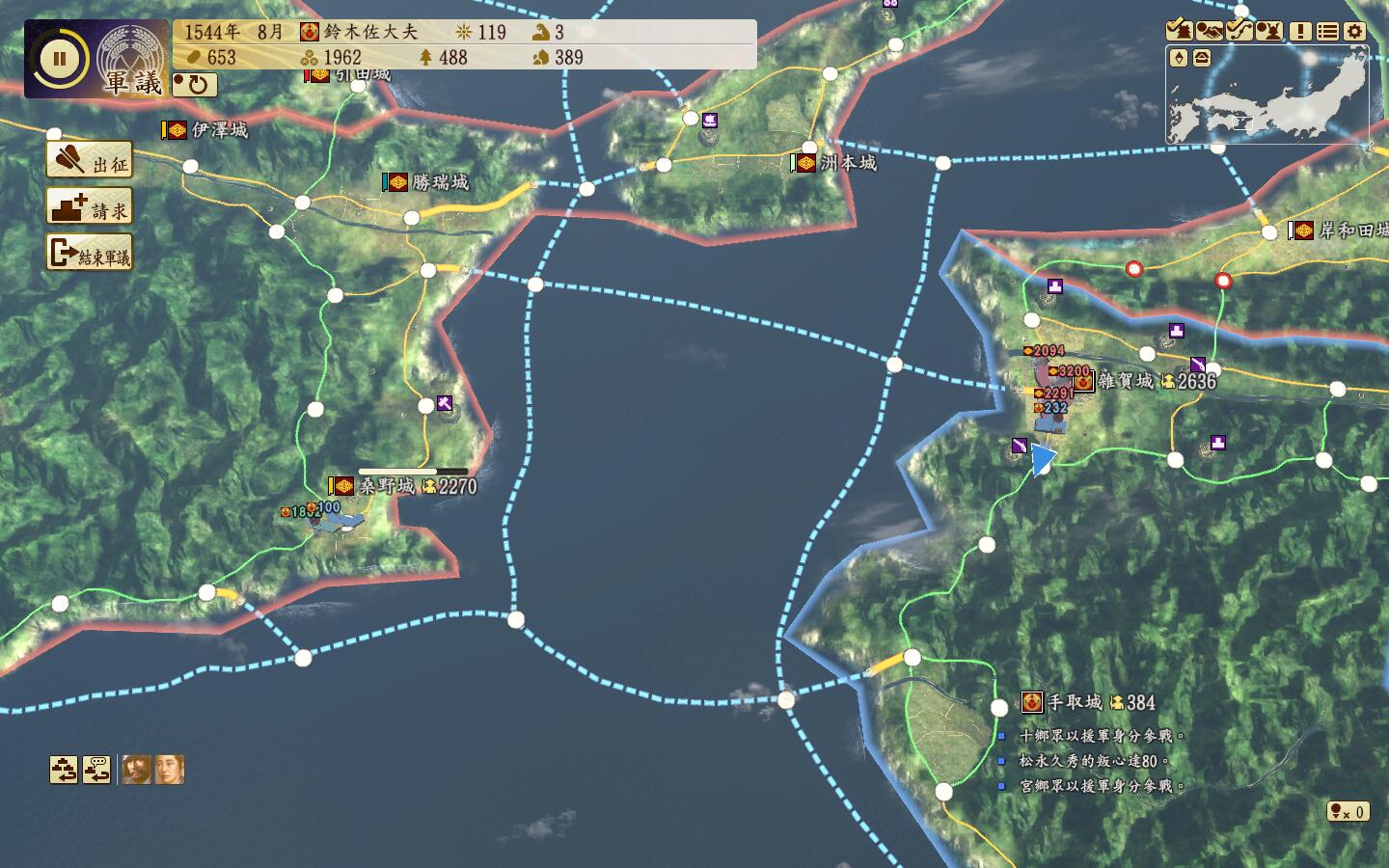Toggle the castle map filter icon
This screenshot has width=1389, height=868.
click(1180, 31)
